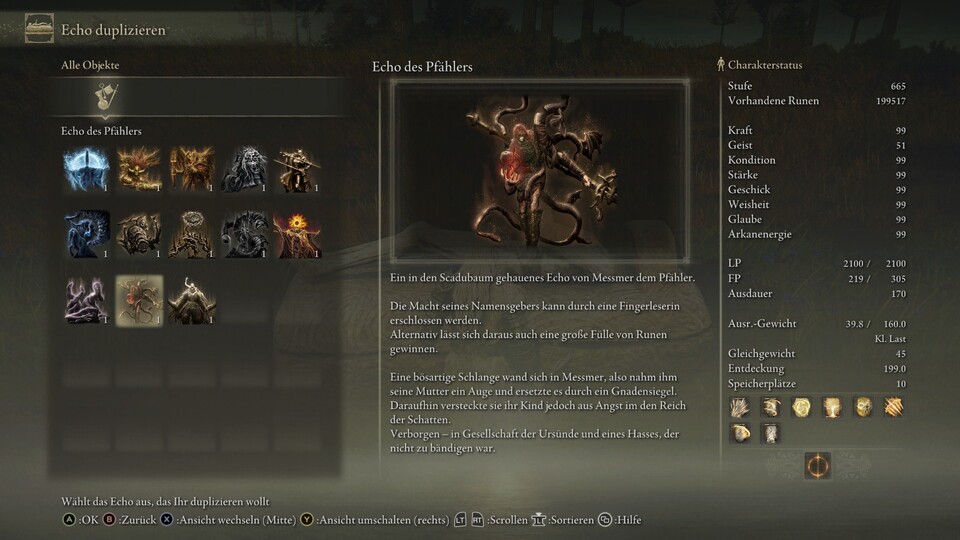Choose the echo with a thorn ring above a tree figure
The height and width of the screenshot is (540, 960).
(191, 235)
